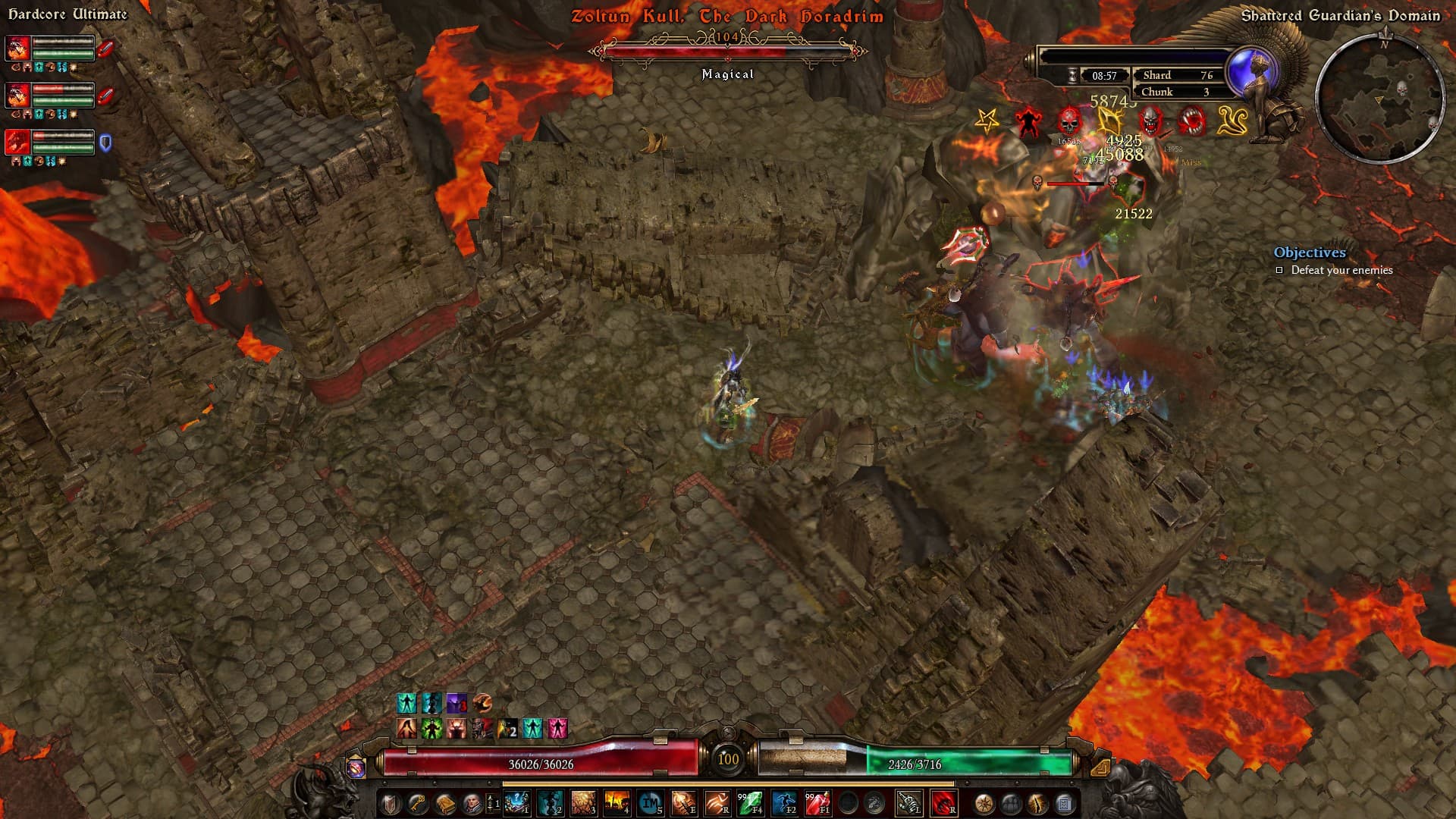The image size is (1456, 819).
Task: Activate the blue 'IM' skill in slot 5
Action: (650, 802)
